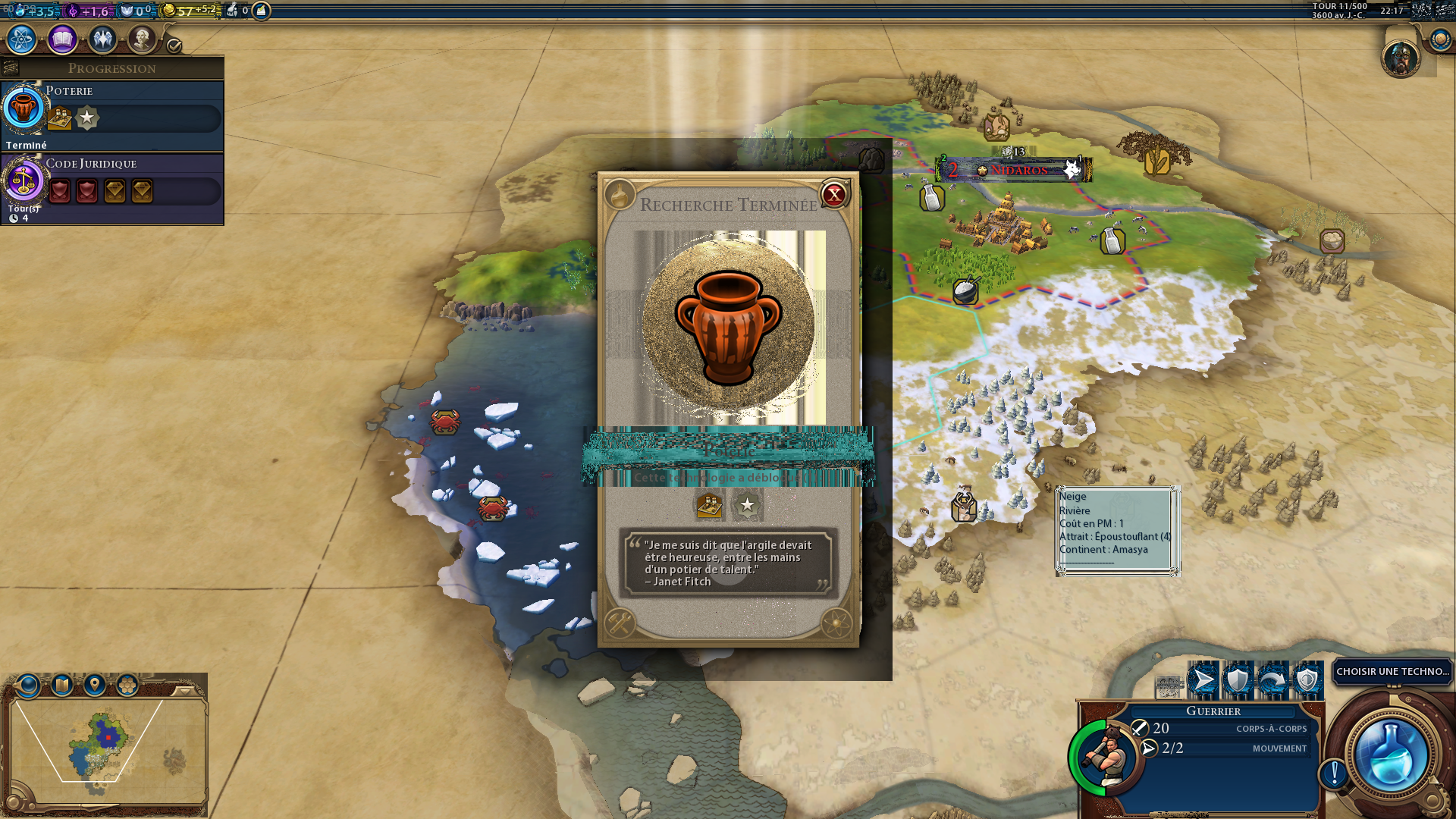
Task: Open the technology tree atom icon
Action: 22,39
